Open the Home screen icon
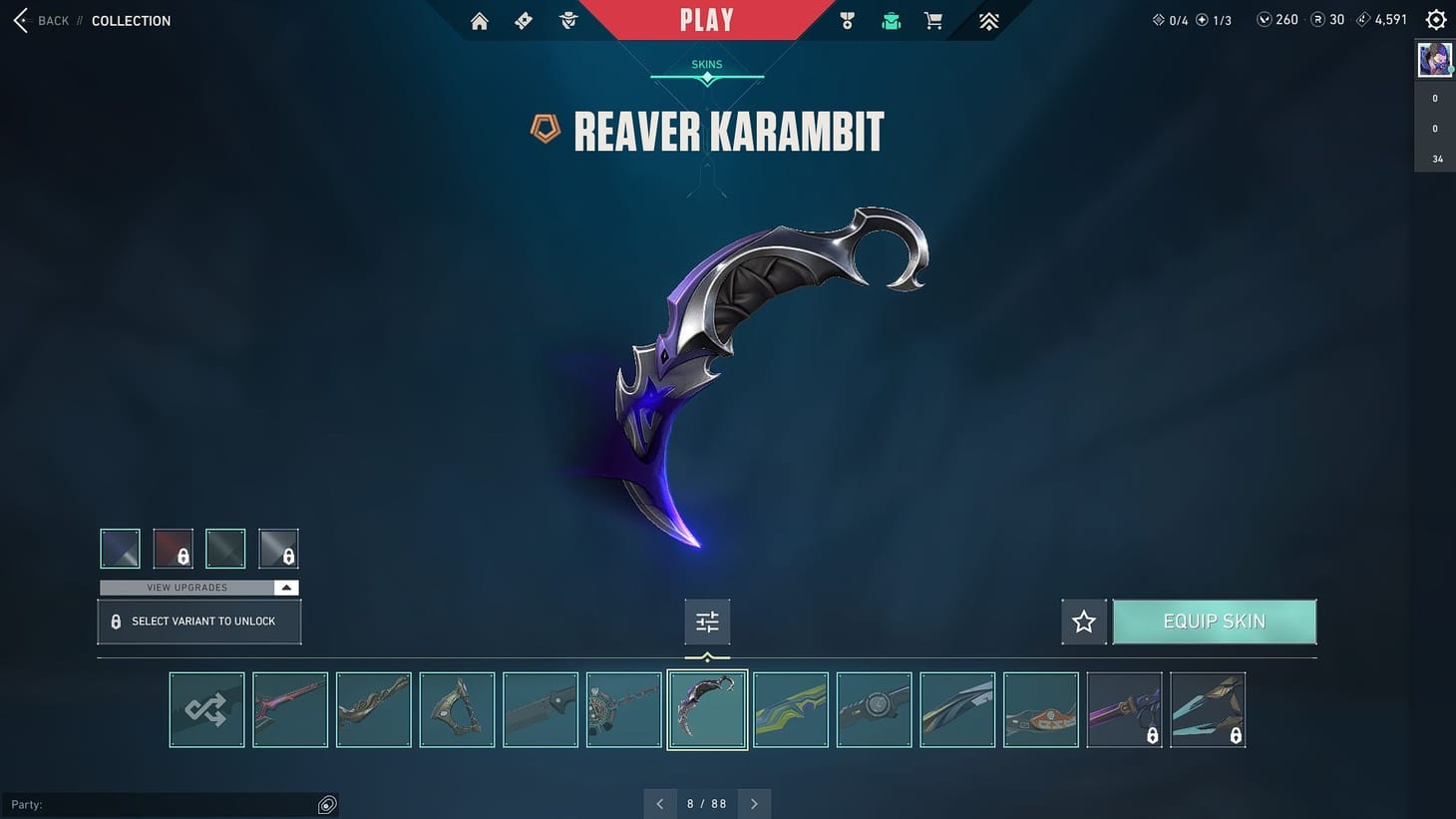1456x819 pixels. tap(479, 20)
